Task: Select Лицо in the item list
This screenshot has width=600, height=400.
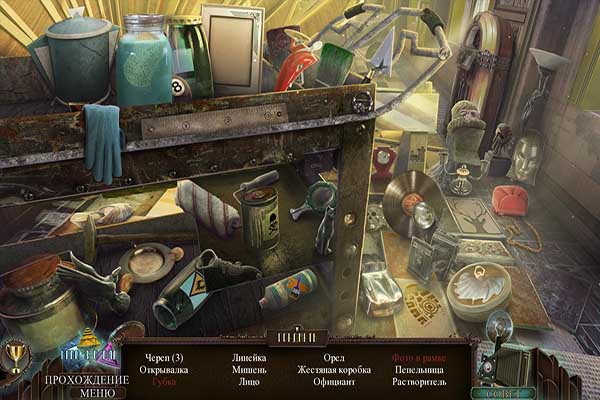Action: coord(248,382)
